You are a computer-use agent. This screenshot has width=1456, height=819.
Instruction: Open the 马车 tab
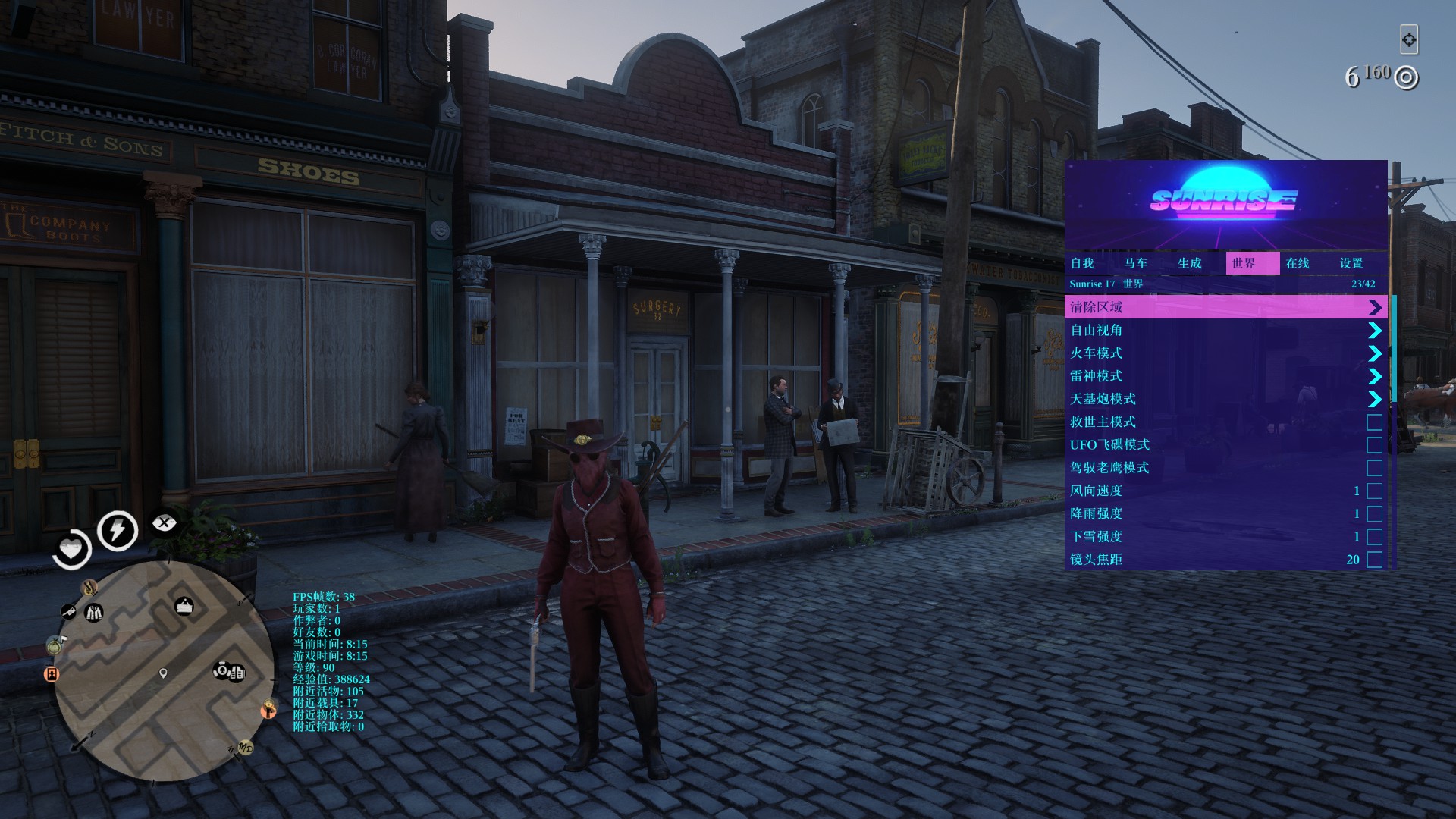tap(1136, 263)
